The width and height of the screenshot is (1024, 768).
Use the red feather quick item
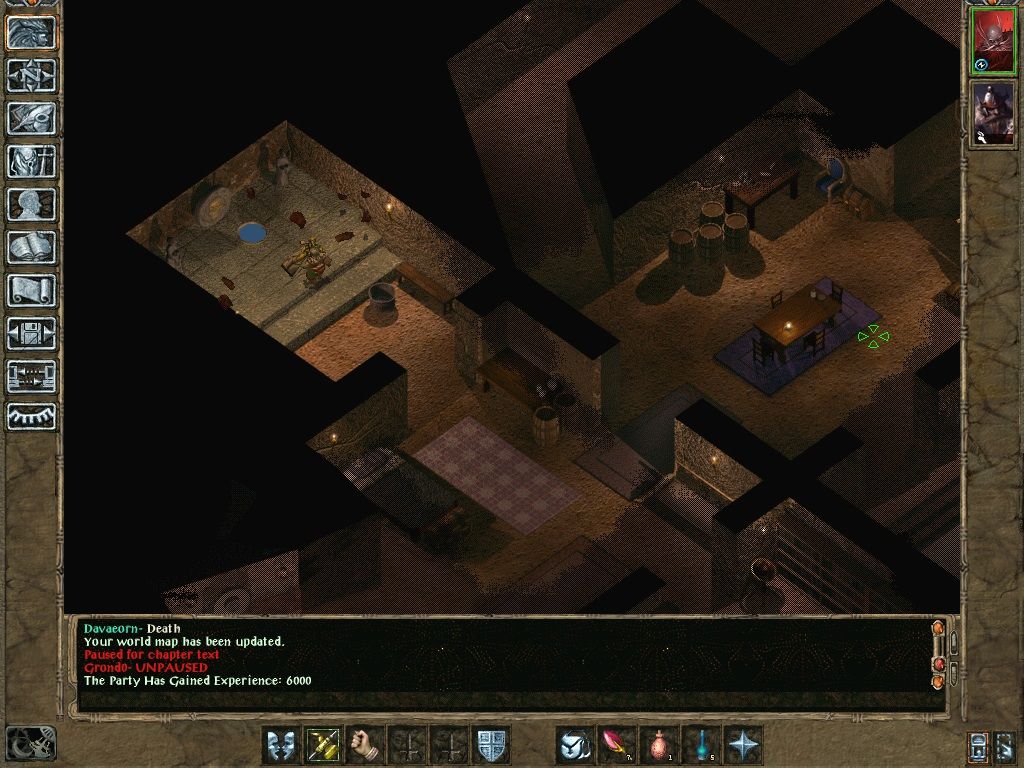[617, 745]
